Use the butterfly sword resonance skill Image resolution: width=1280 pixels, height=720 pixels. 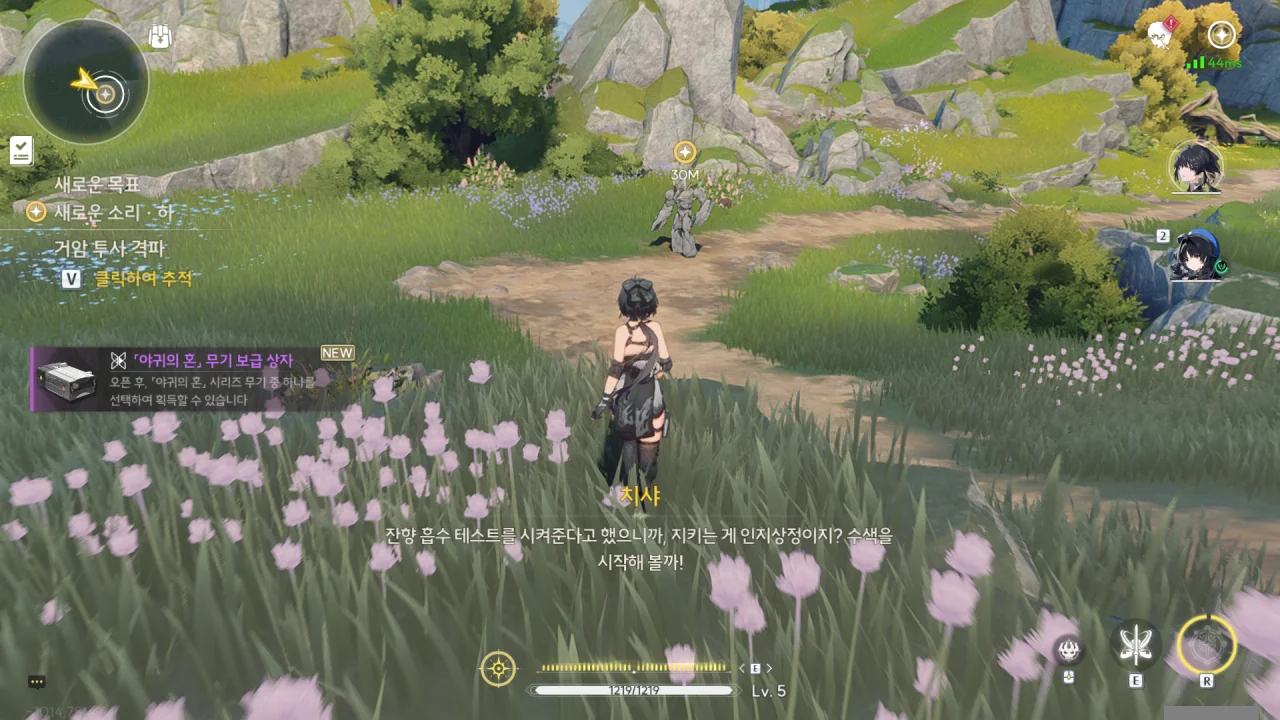(x=1136, y=645)
